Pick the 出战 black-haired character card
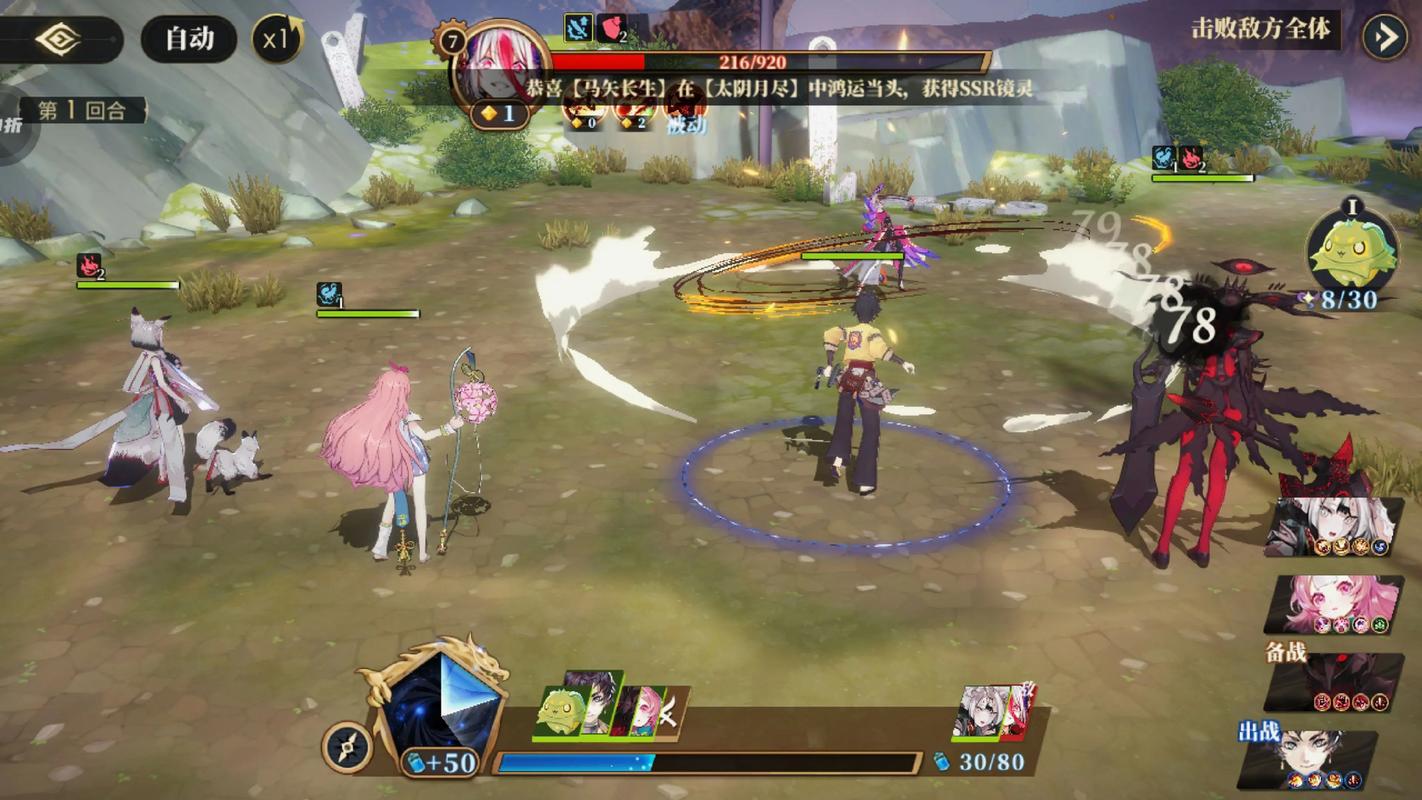1422x800 pixels. (x=1310, y=760)
